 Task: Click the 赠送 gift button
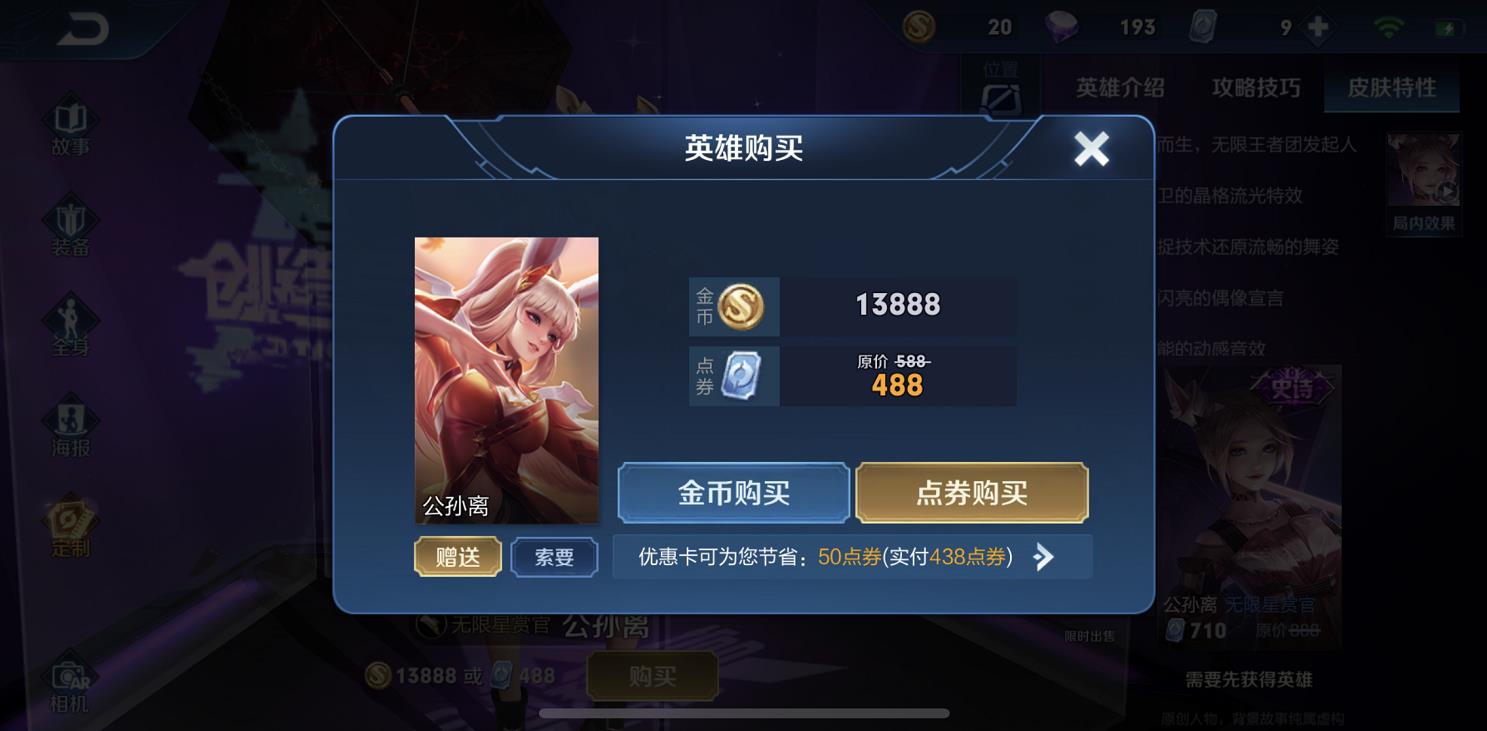(x=457, y=557)
